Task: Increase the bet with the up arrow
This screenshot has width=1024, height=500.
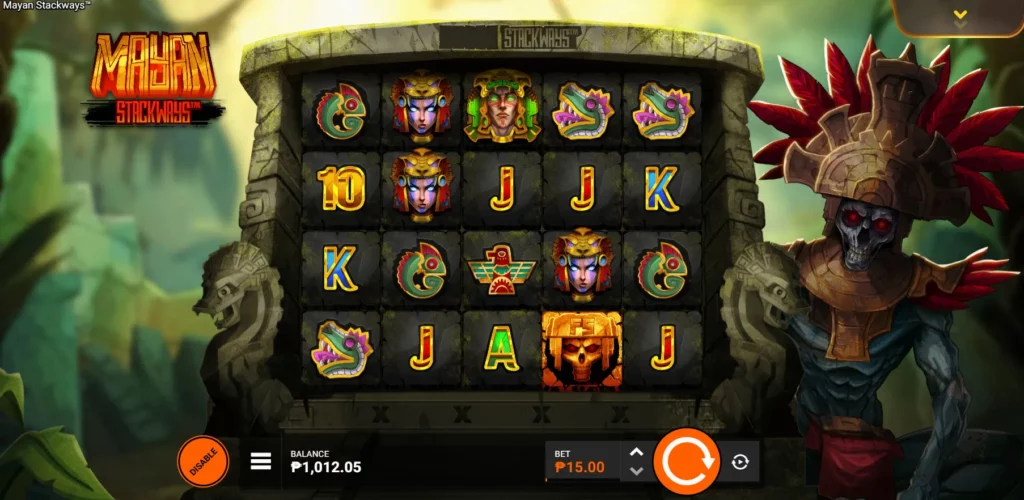Action: pyautogui.click(x=636, y=452)
